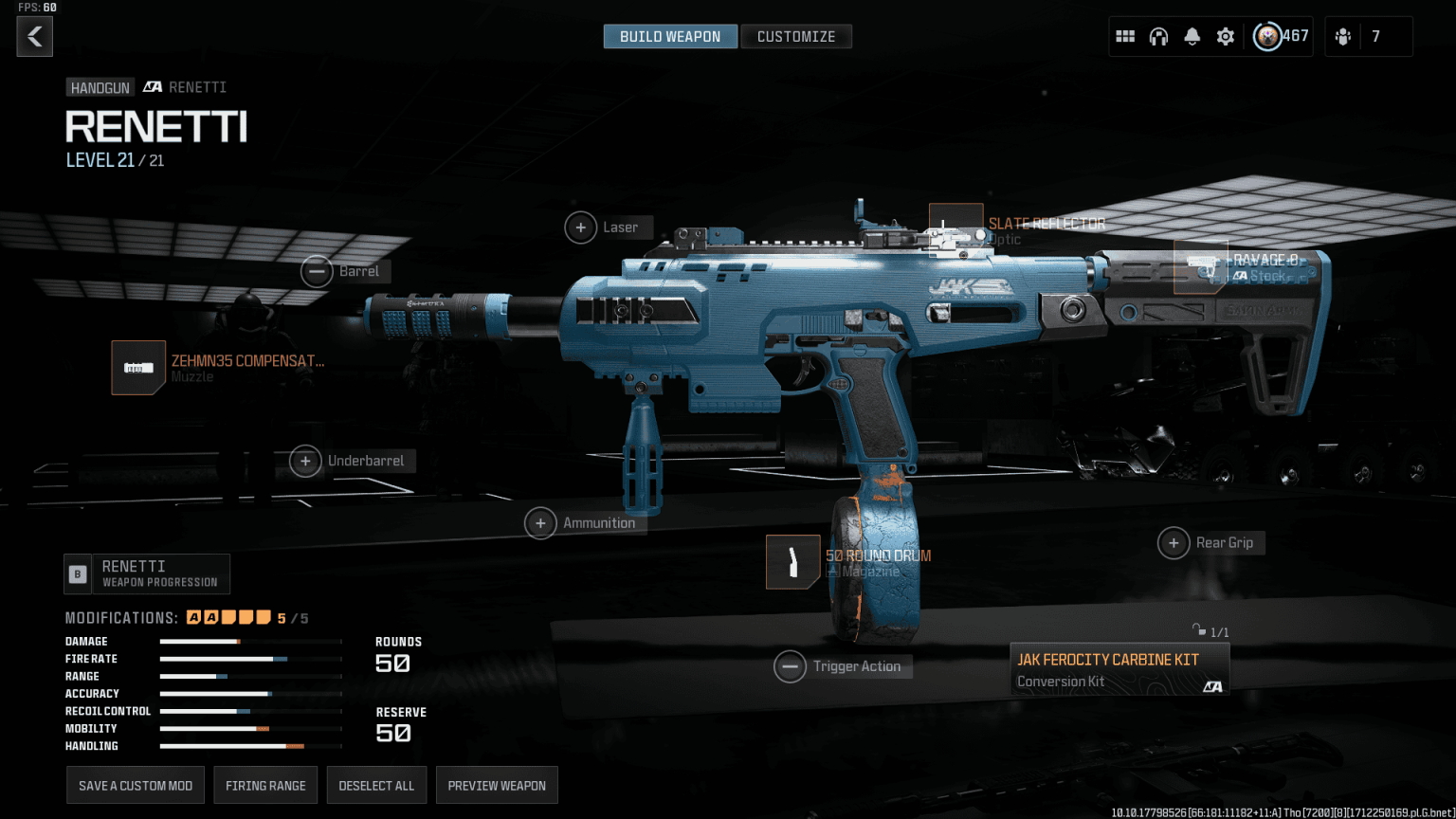Open the Rear Grip attachment slot
The height and width of the screenshot is (819, 1456).
point(1174,542)
